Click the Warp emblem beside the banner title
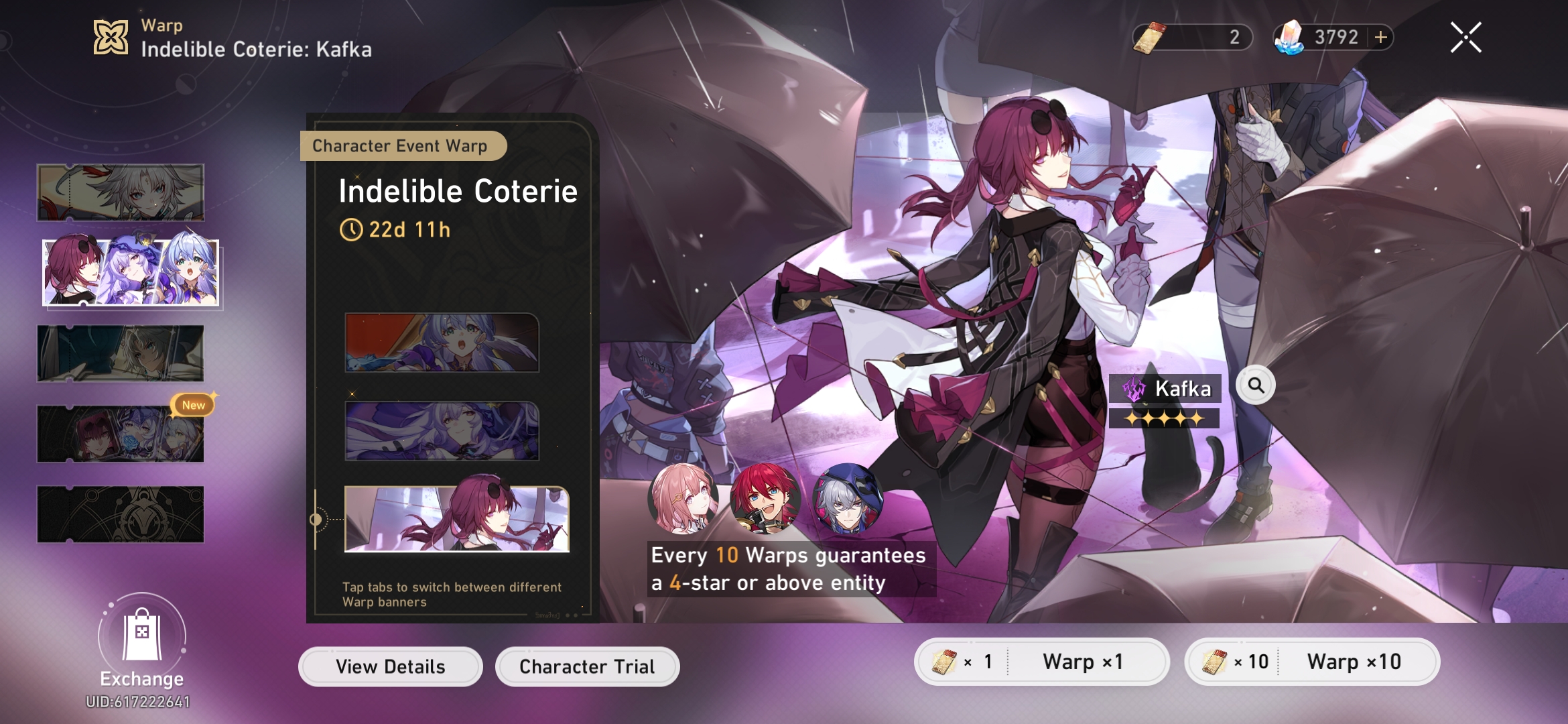Viewport: 1568px width, 724px height. point(113,37)
